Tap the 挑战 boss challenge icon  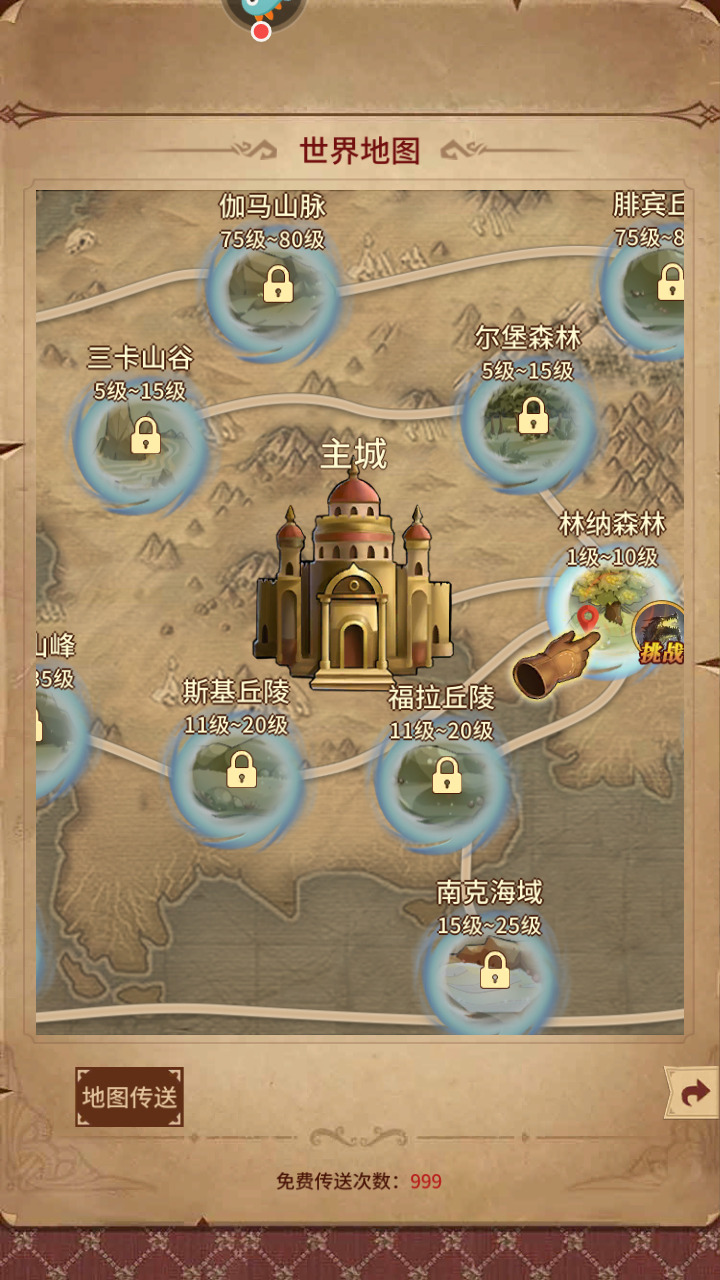(663, 633)
